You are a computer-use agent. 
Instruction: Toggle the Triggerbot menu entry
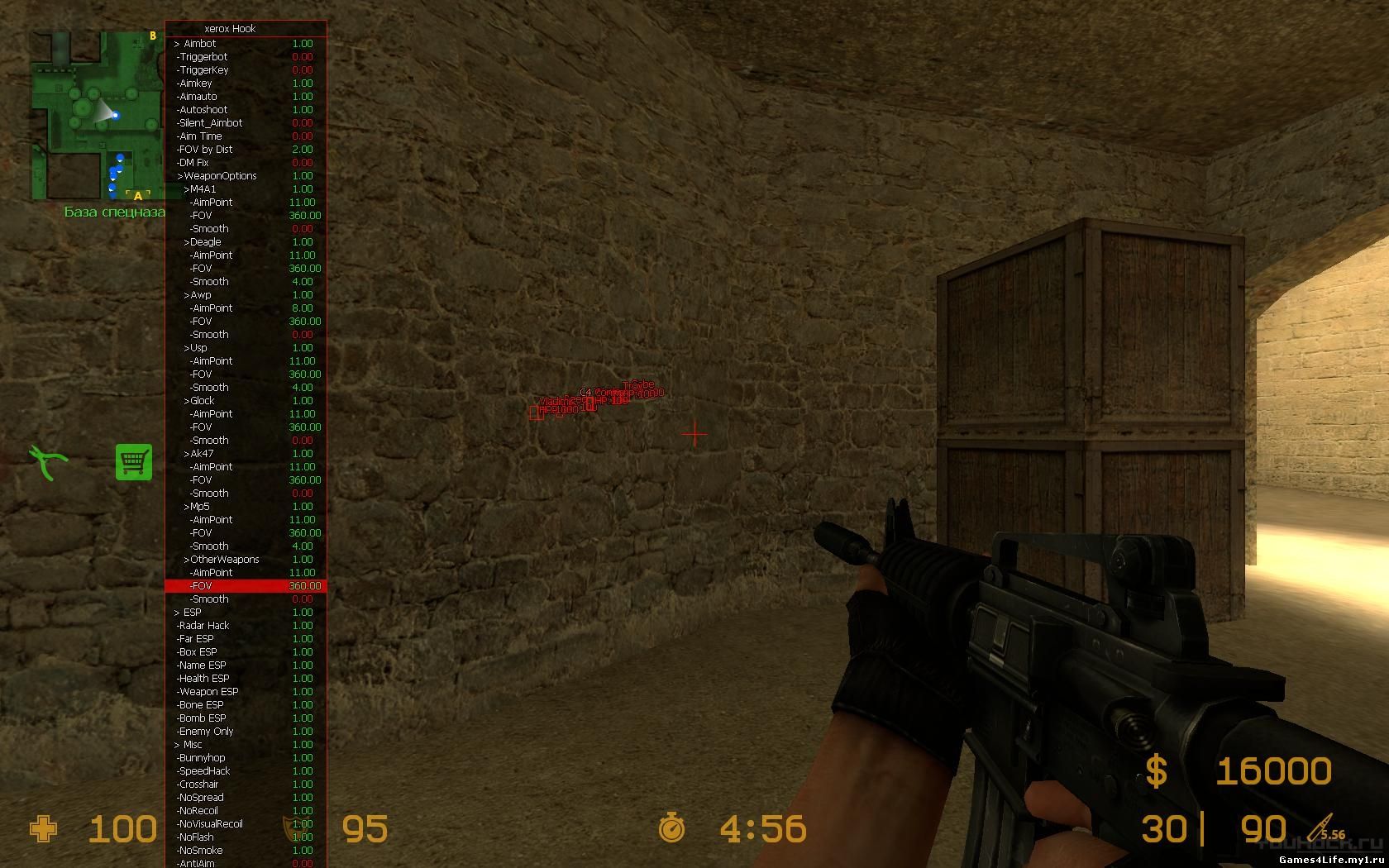[203, 57]
